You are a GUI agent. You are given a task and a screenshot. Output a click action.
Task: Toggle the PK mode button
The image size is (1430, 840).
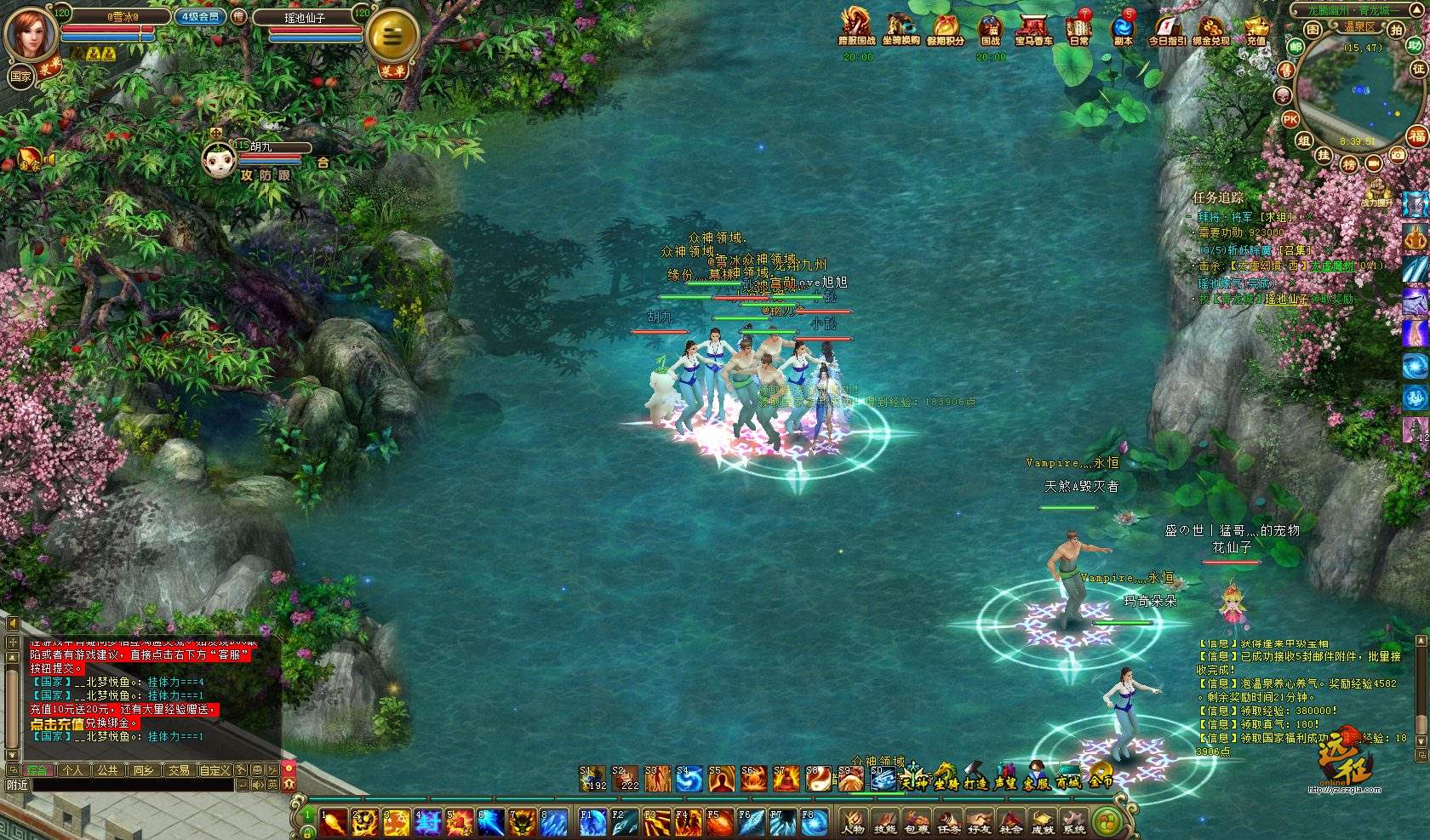(x=1290, y=120)
